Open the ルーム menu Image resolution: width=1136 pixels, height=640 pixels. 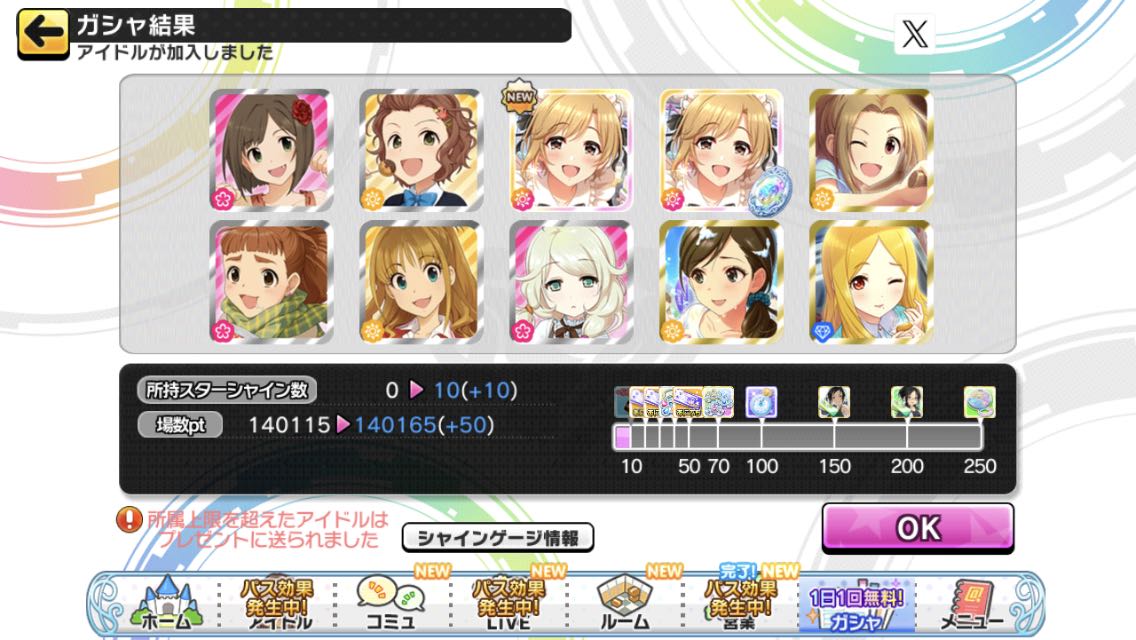(625, 602)
